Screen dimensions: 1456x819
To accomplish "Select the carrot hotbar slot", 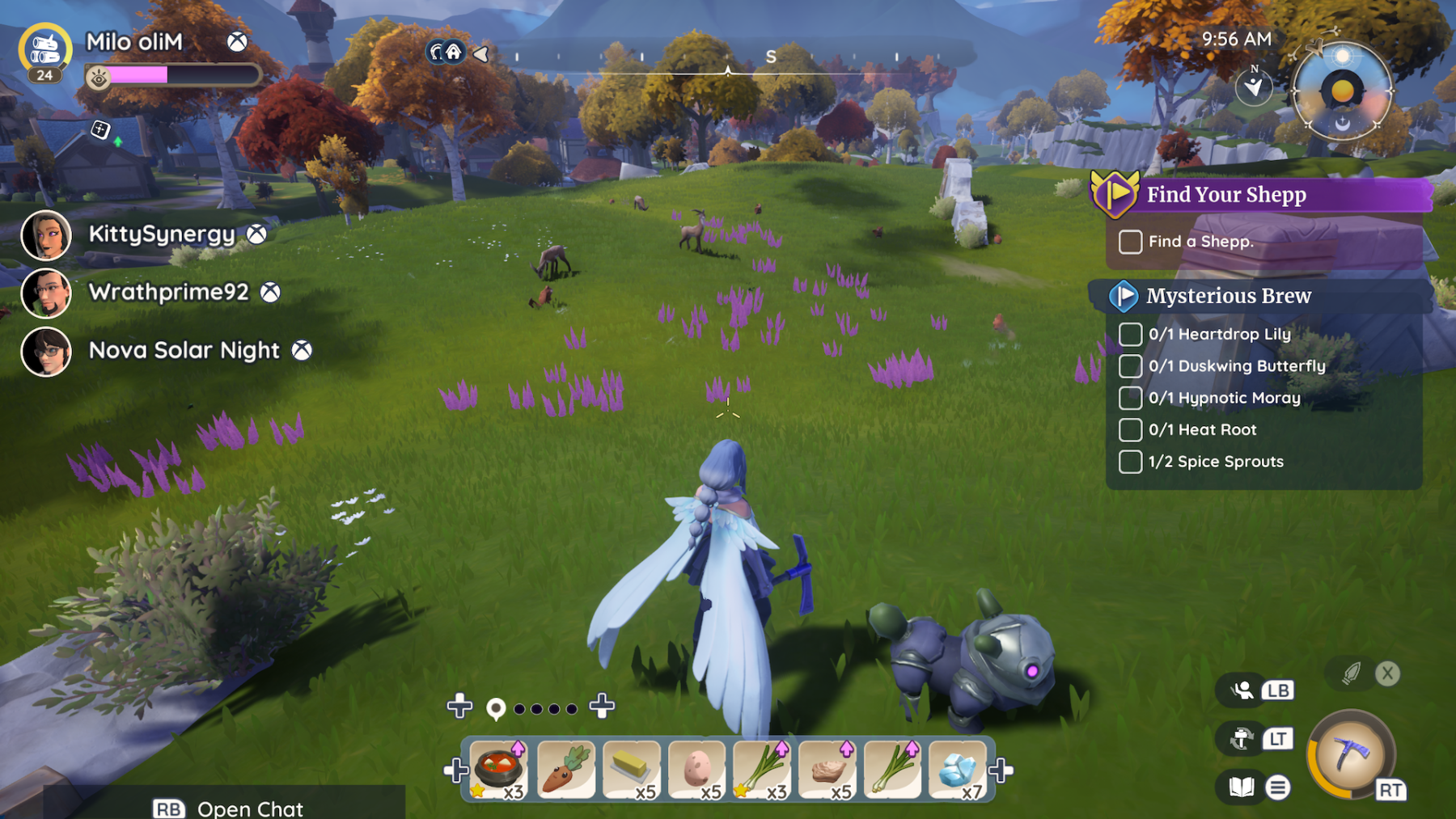I will pos(565,769).
